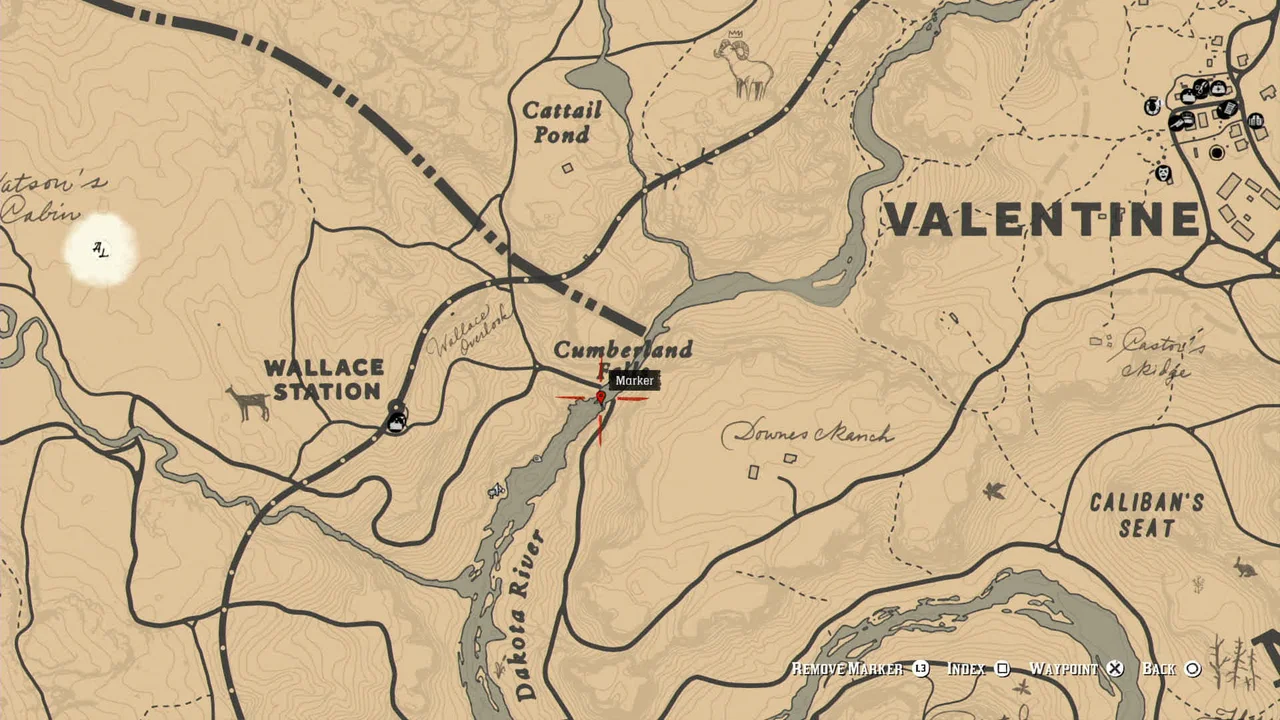Click the train station icon at Wallace Station
The image size is (1280, 720).
click(396, 421)
